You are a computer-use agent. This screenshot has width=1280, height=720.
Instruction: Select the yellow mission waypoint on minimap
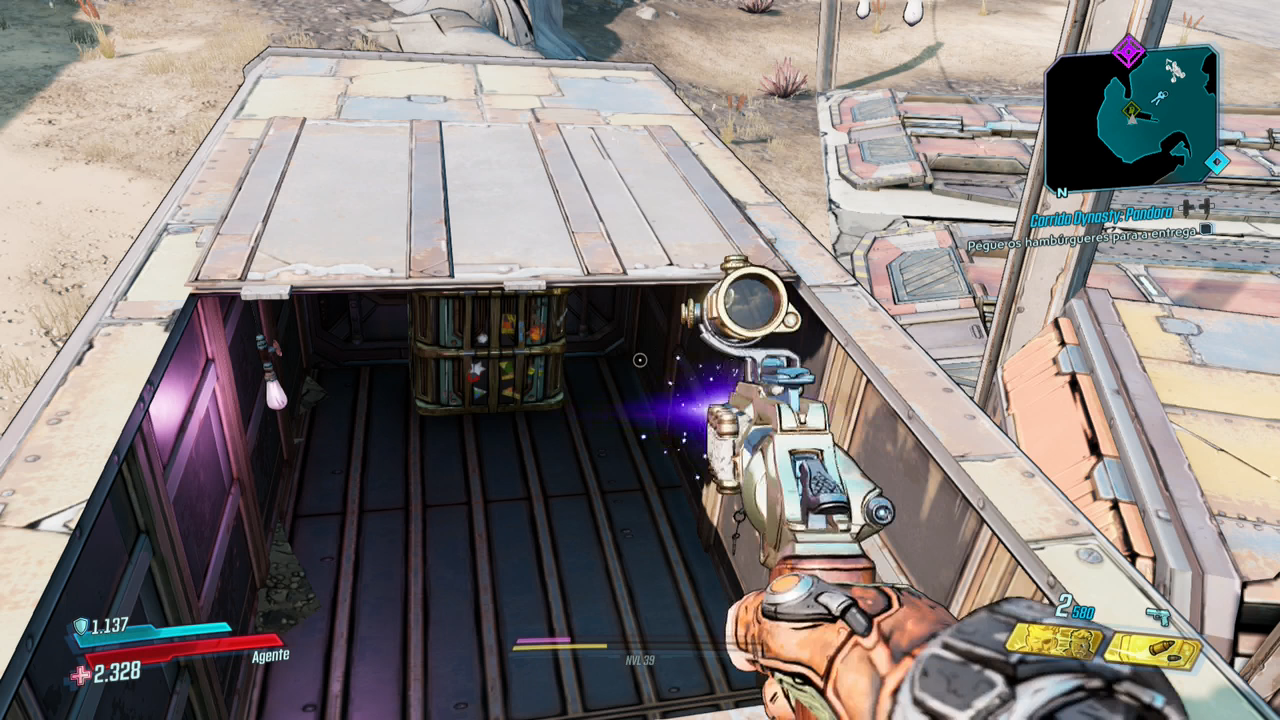[x=1131, y=111]
